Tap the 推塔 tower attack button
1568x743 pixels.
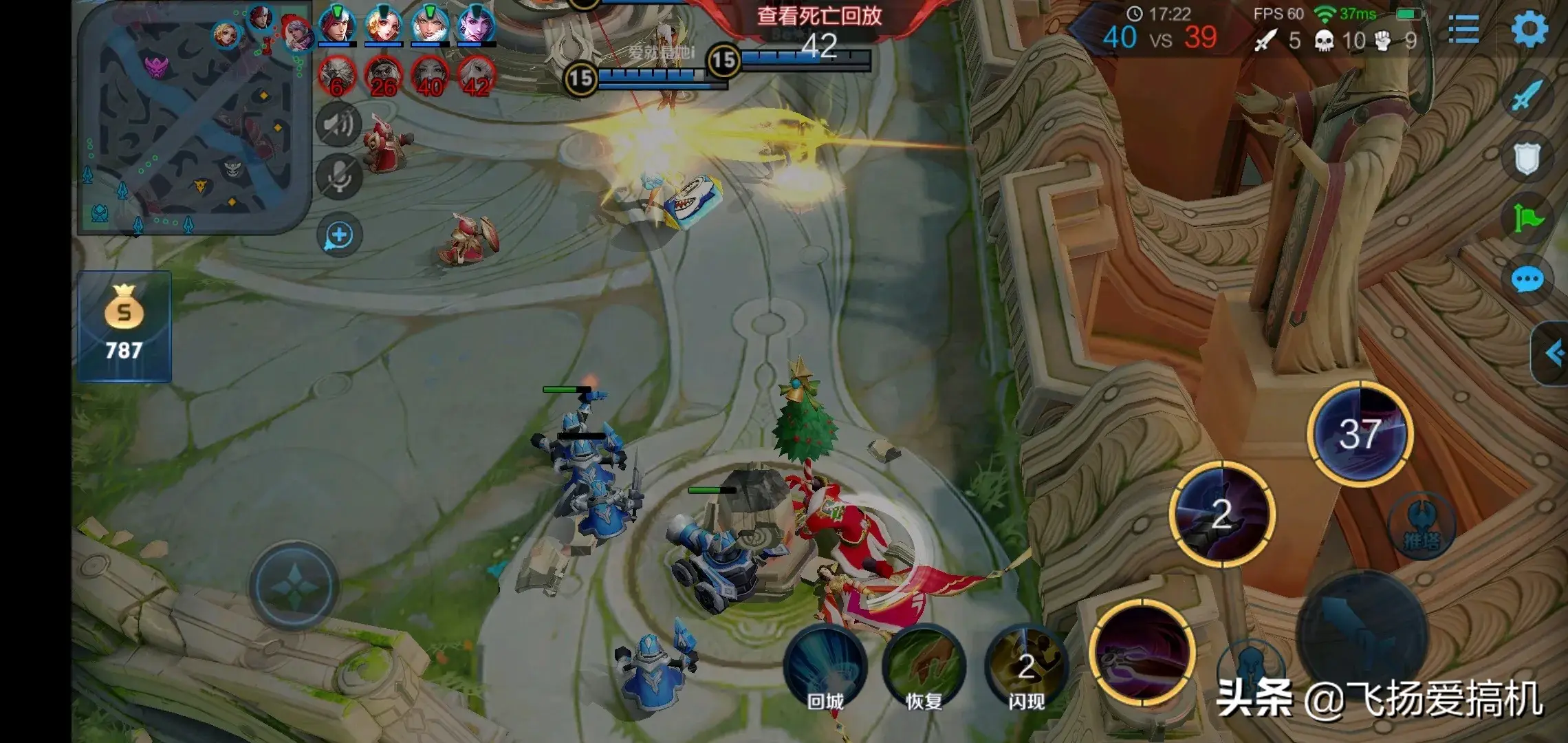(1421, 528)
